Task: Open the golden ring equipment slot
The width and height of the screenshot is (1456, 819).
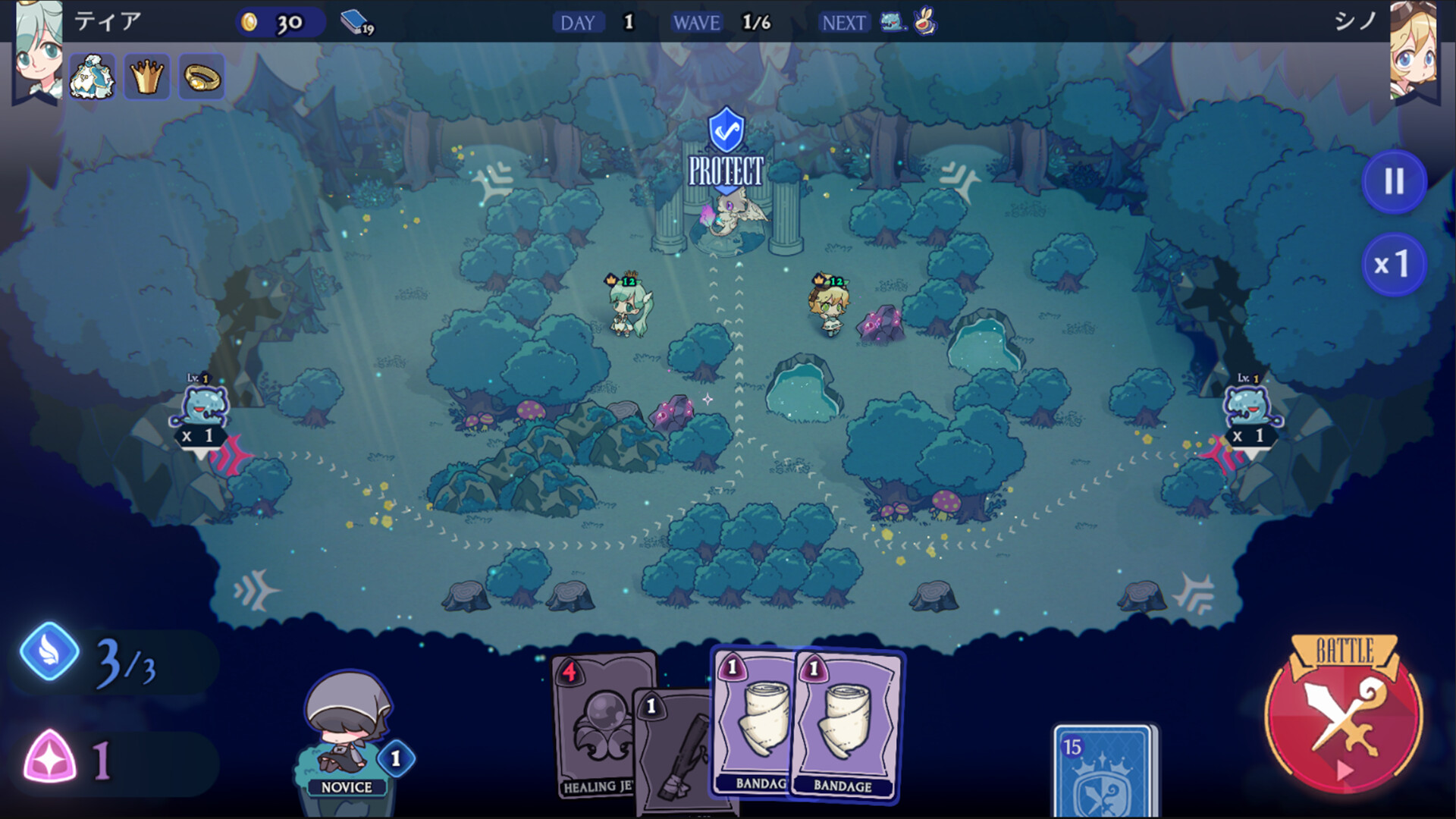Action: coord(201,76)
